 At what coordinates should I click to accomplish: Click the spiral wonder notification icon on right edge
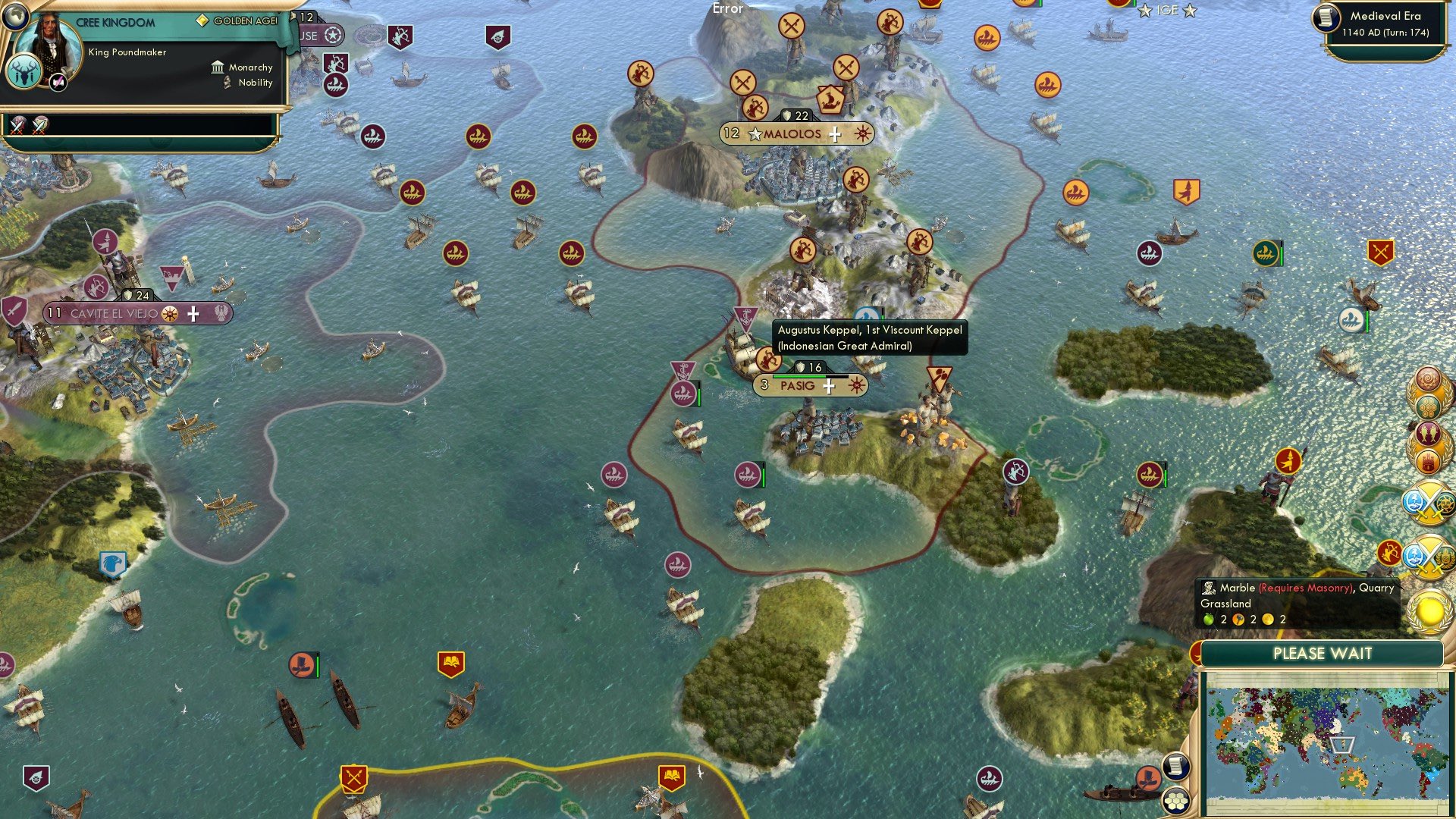(x=1426, y=377)
